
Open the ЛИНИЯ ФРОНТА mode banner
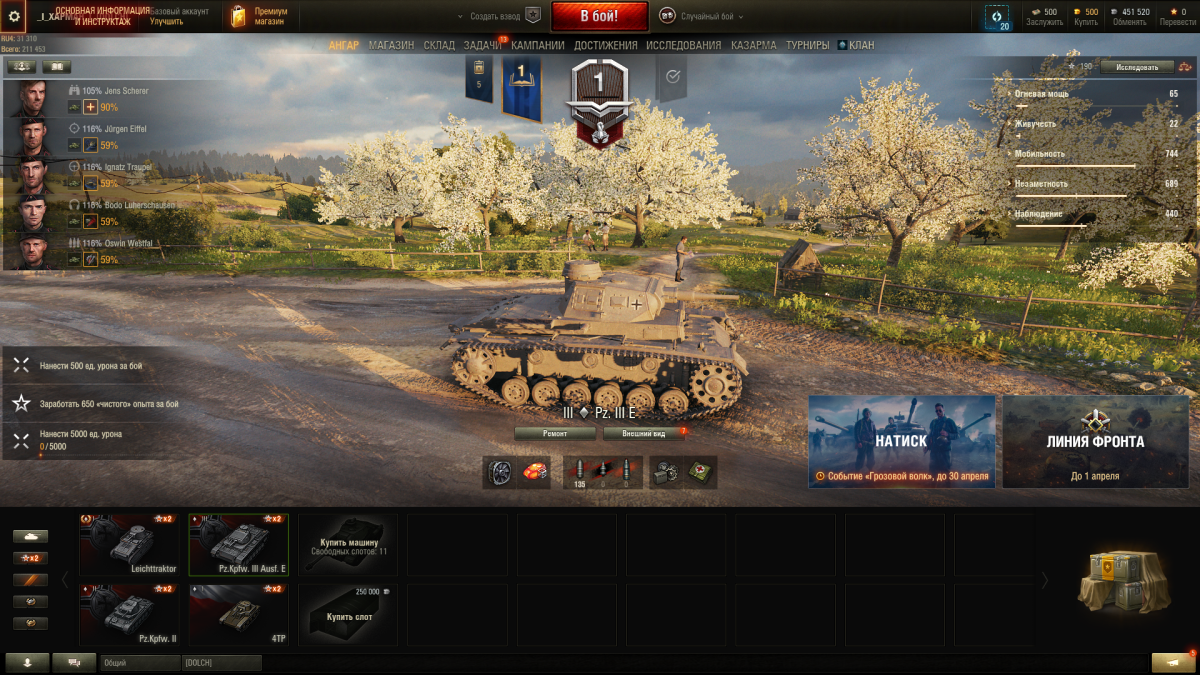1095,441
